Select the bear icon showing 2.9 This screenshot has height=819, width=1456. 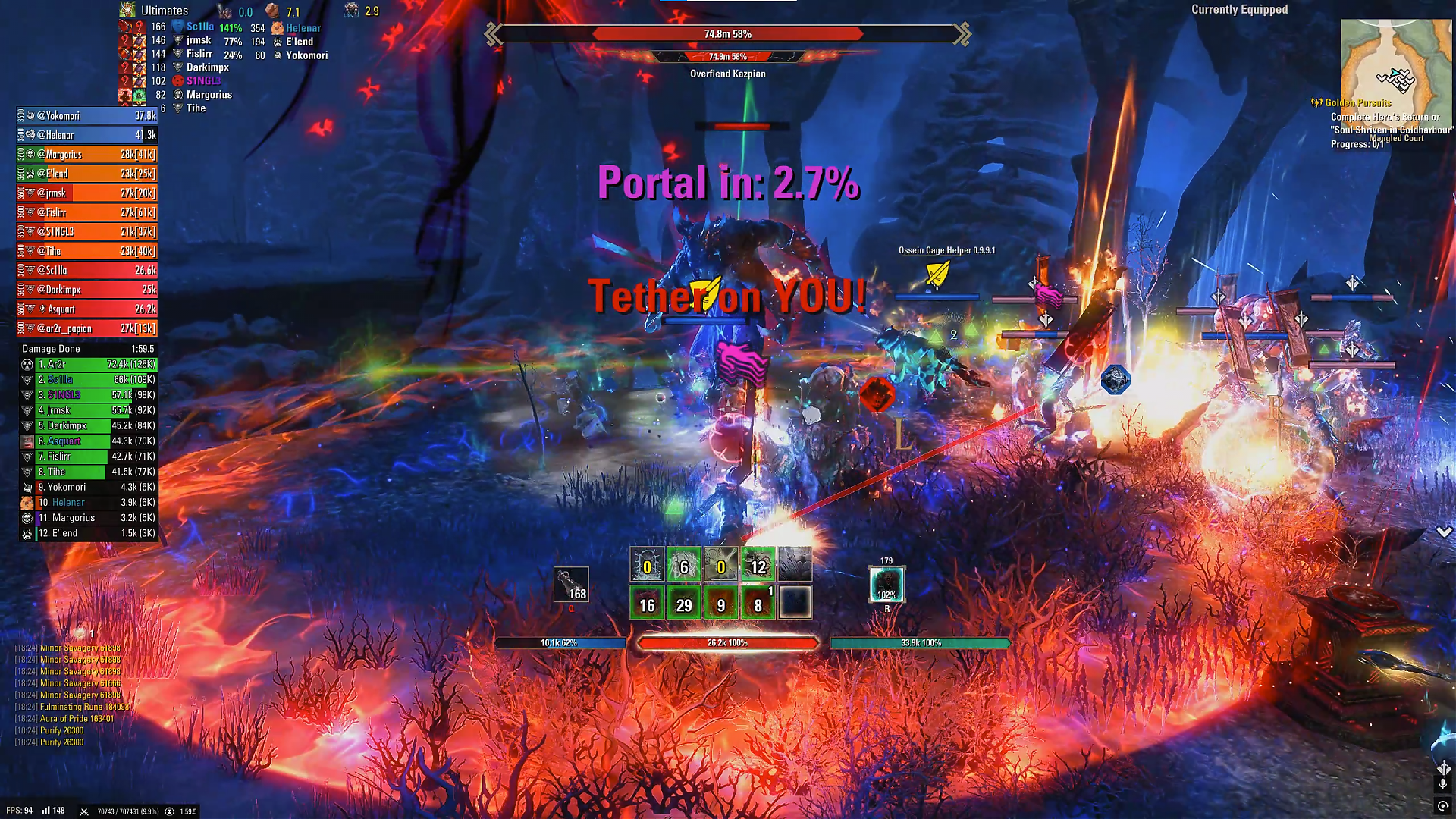(350, 11)
